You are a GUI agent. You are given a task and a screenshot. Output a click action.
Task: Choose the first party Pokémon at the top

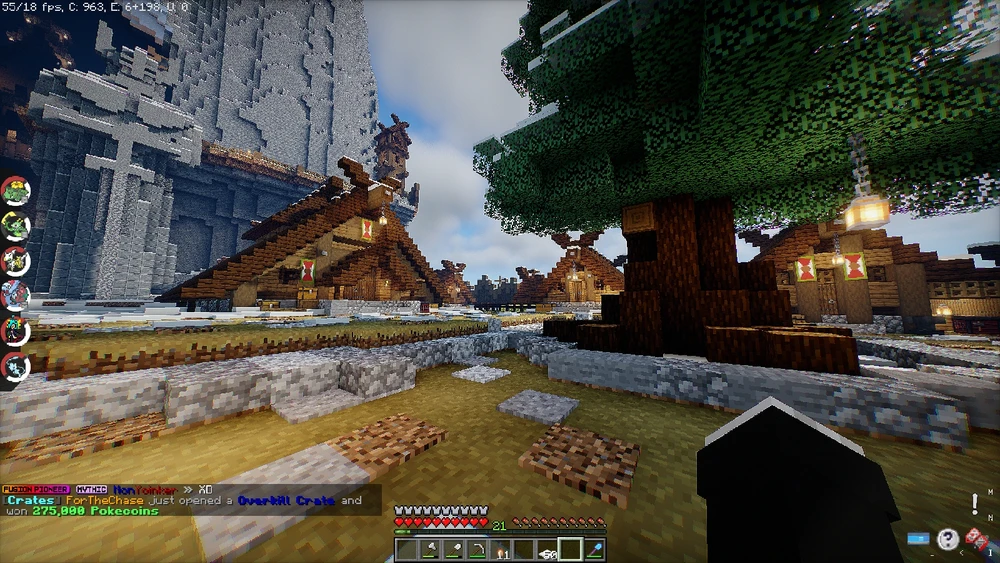click(16, 191)
